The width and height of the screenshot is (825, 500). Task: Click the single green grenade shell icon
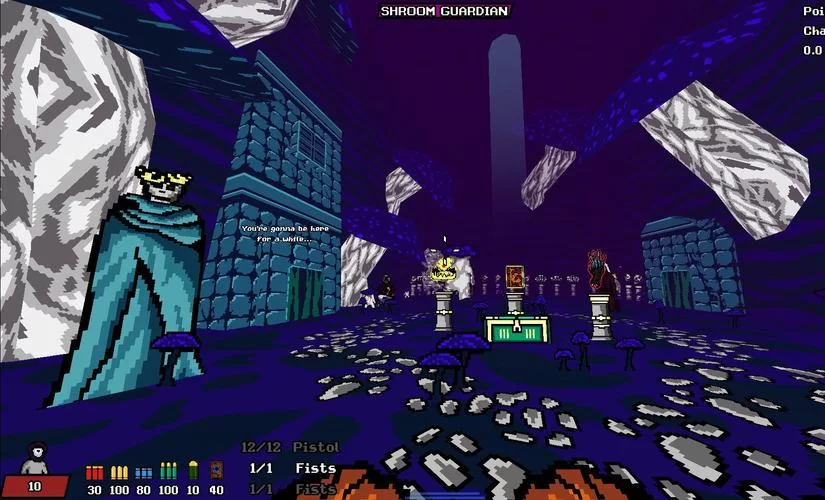[x=193, y=470]
